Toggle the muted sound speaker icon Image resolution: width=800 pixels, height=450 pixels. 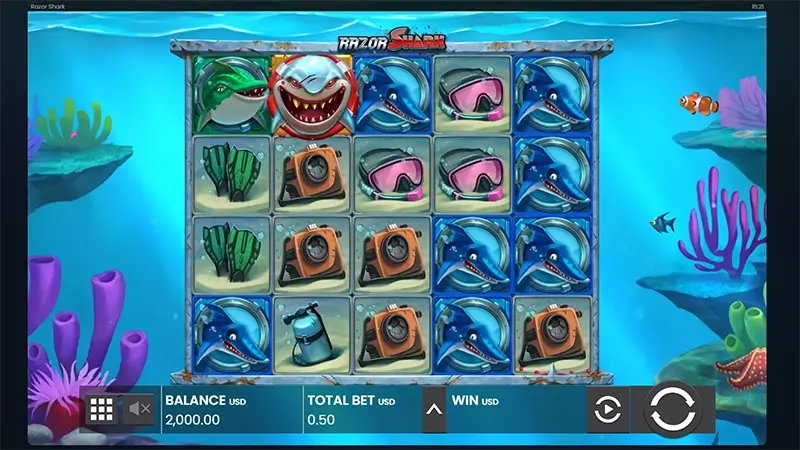(x=139, y=409)
